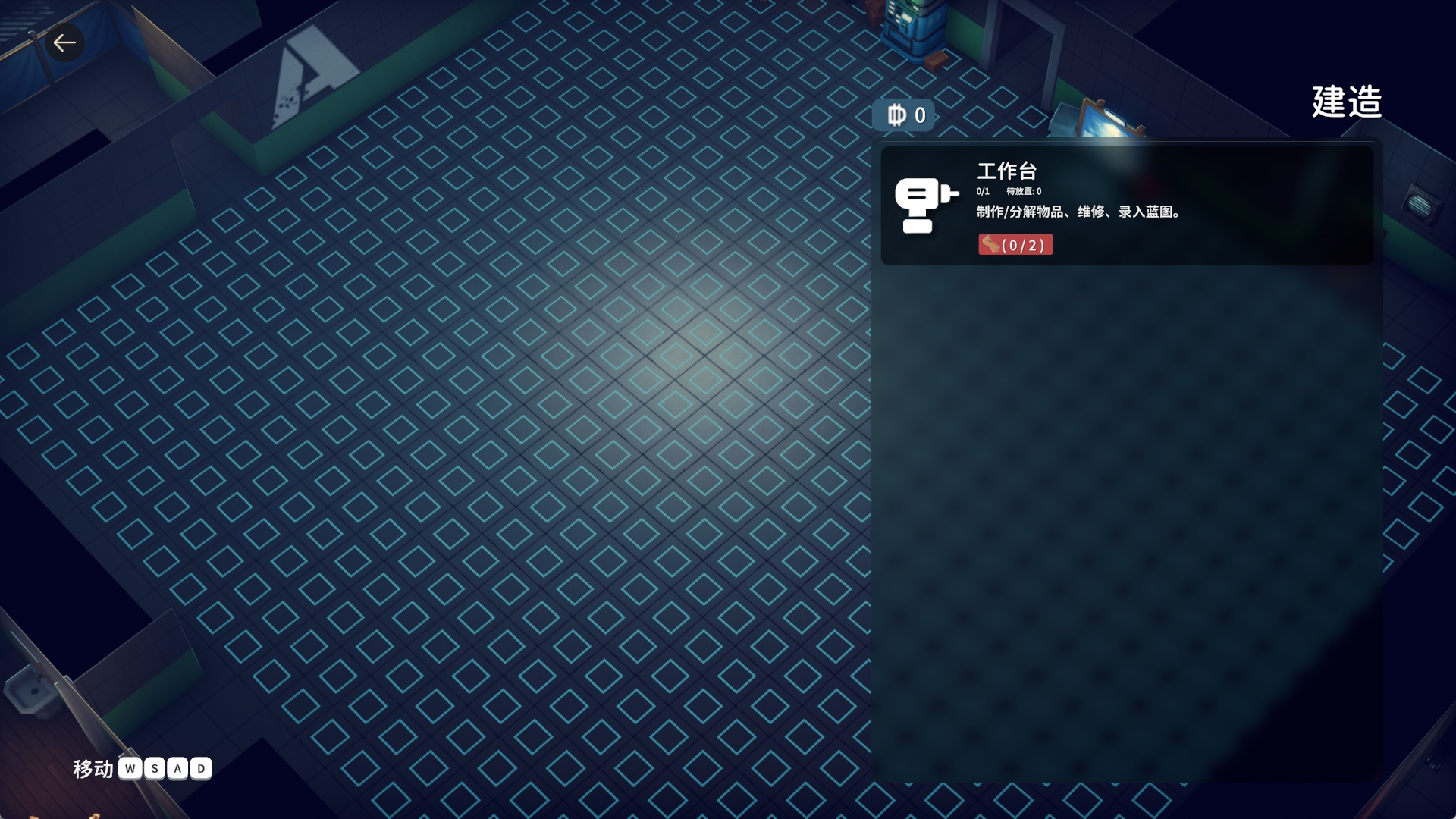Screen dimensions: 1456x819
Task: Click the A key hint icon
Action: pos(176,769)
